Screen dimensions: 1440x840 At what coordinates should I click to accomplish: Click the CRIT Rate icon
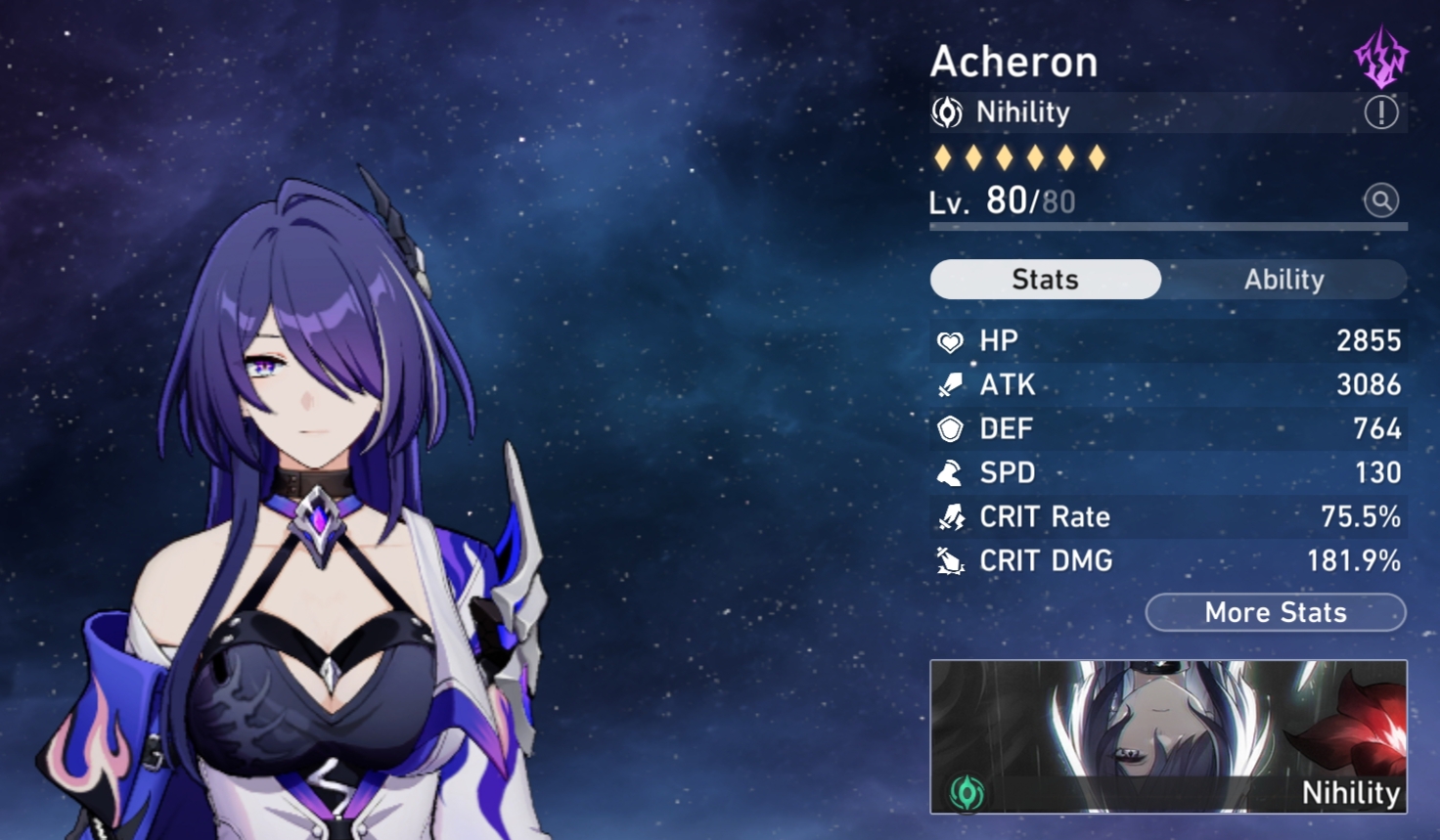pyautogui.click(x=950, y=516)
